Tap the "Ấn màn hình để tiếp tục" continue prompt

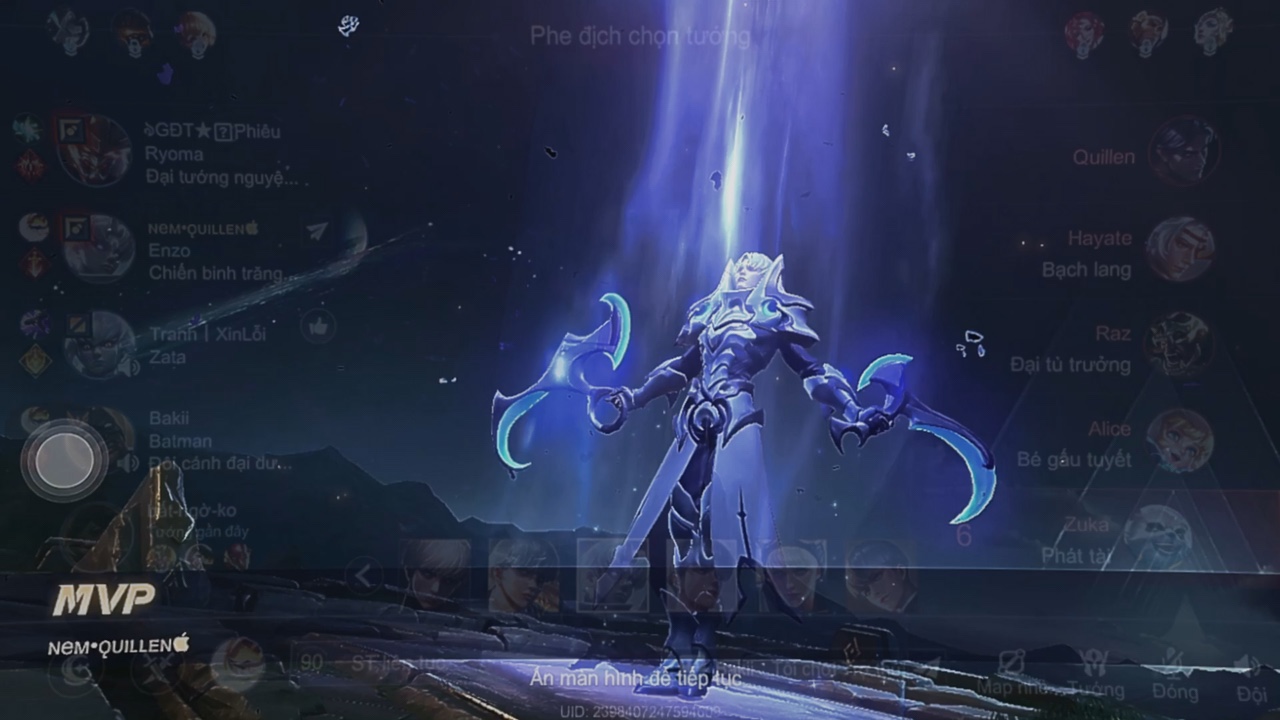636,677
